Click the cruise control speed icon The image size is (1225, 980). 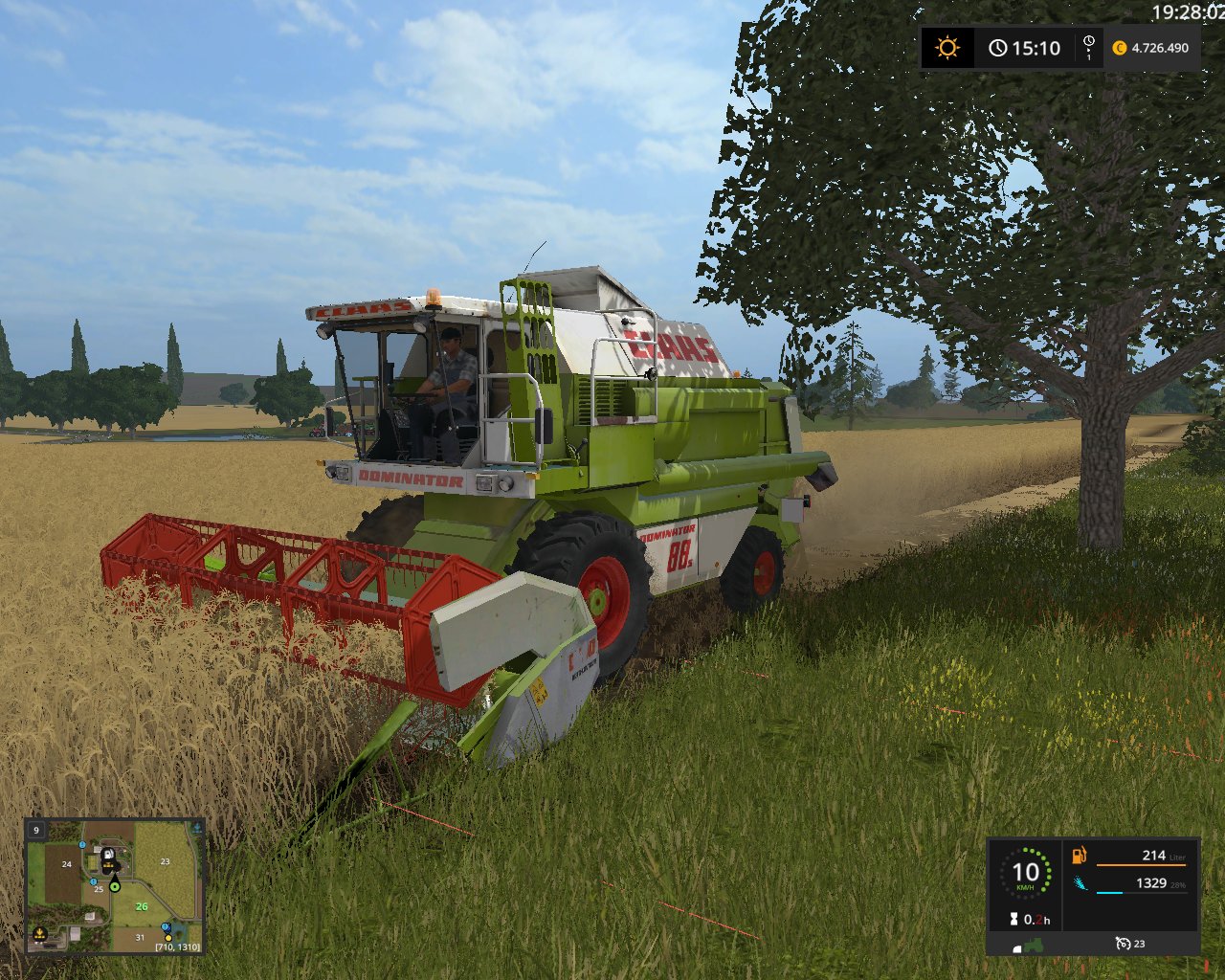click(1124, 944)
